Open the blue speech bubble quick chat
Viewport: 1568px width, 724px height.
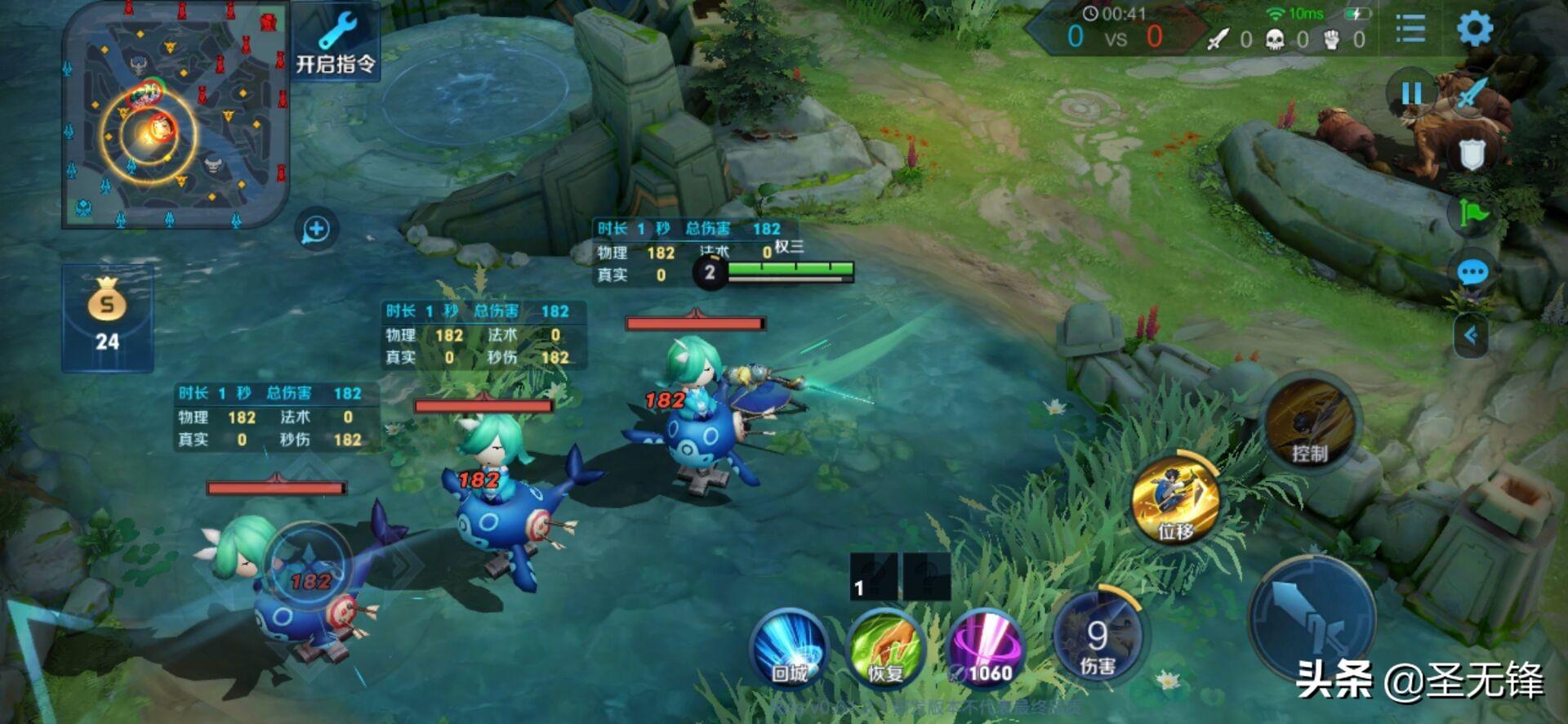1472,272
